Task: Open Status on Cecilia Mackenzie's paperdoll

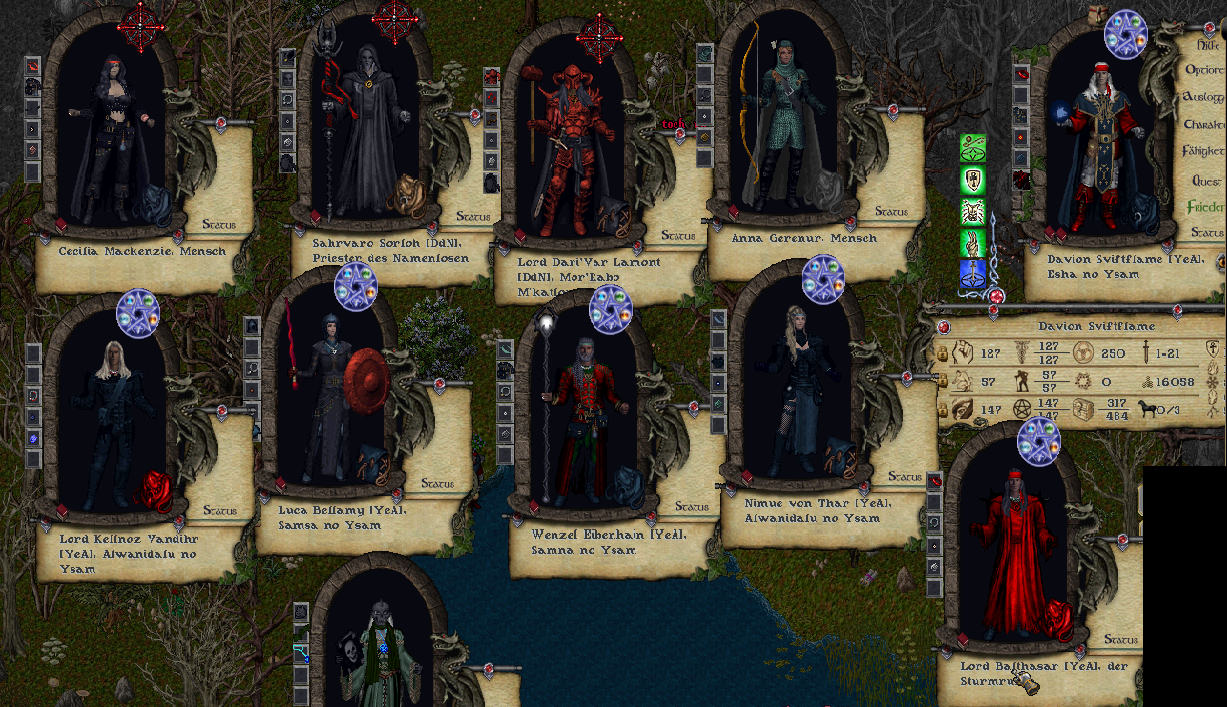Action: [x=219, y=224]
